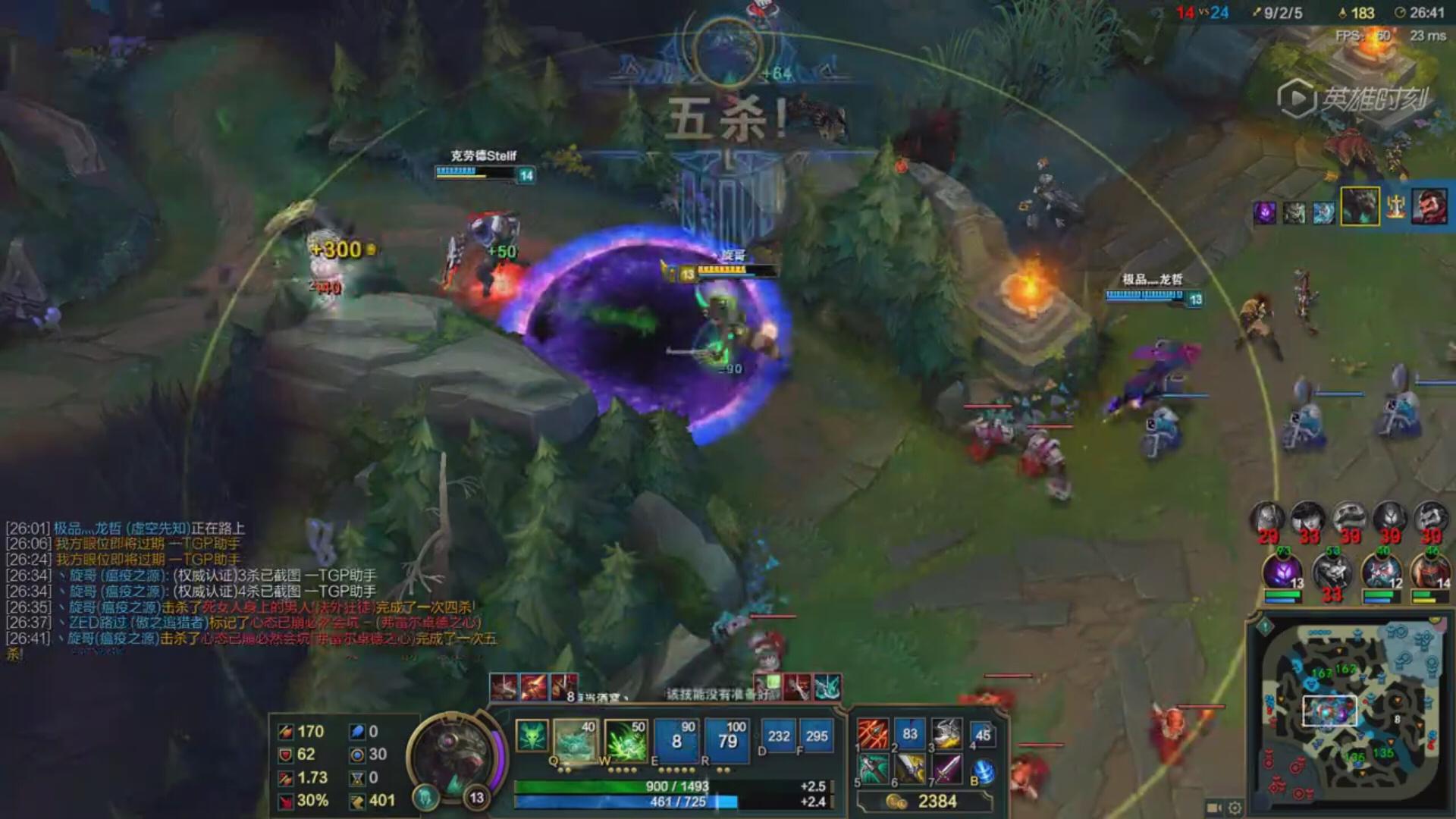Choose the teal scythe item in slot 5
The height and width of the screenshot is (819, 1456).
(x=873, y=770)
